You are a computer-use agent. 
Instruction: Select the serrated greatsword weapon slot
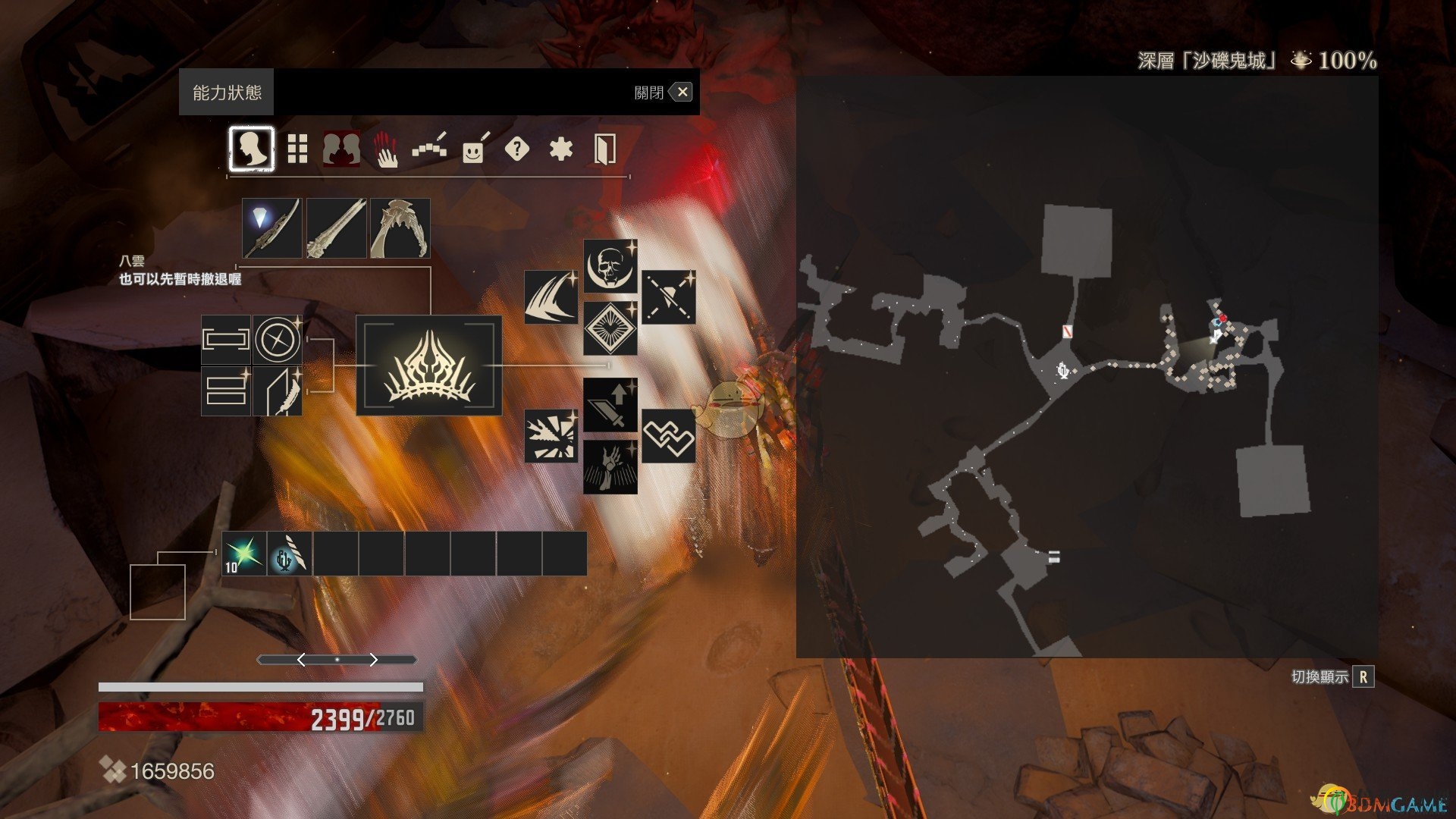click(336, 228)
